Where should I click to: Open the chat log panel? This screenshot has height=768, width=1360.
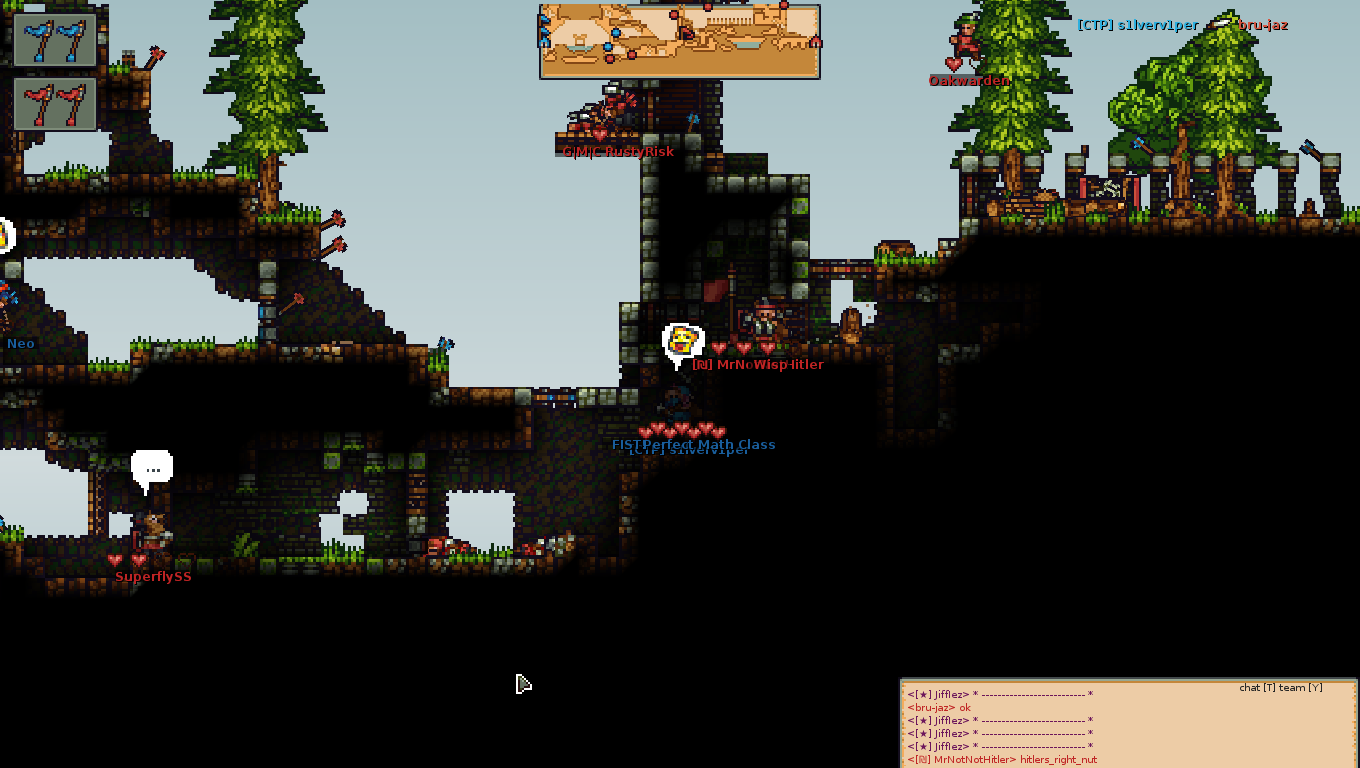click(1128, 724)
